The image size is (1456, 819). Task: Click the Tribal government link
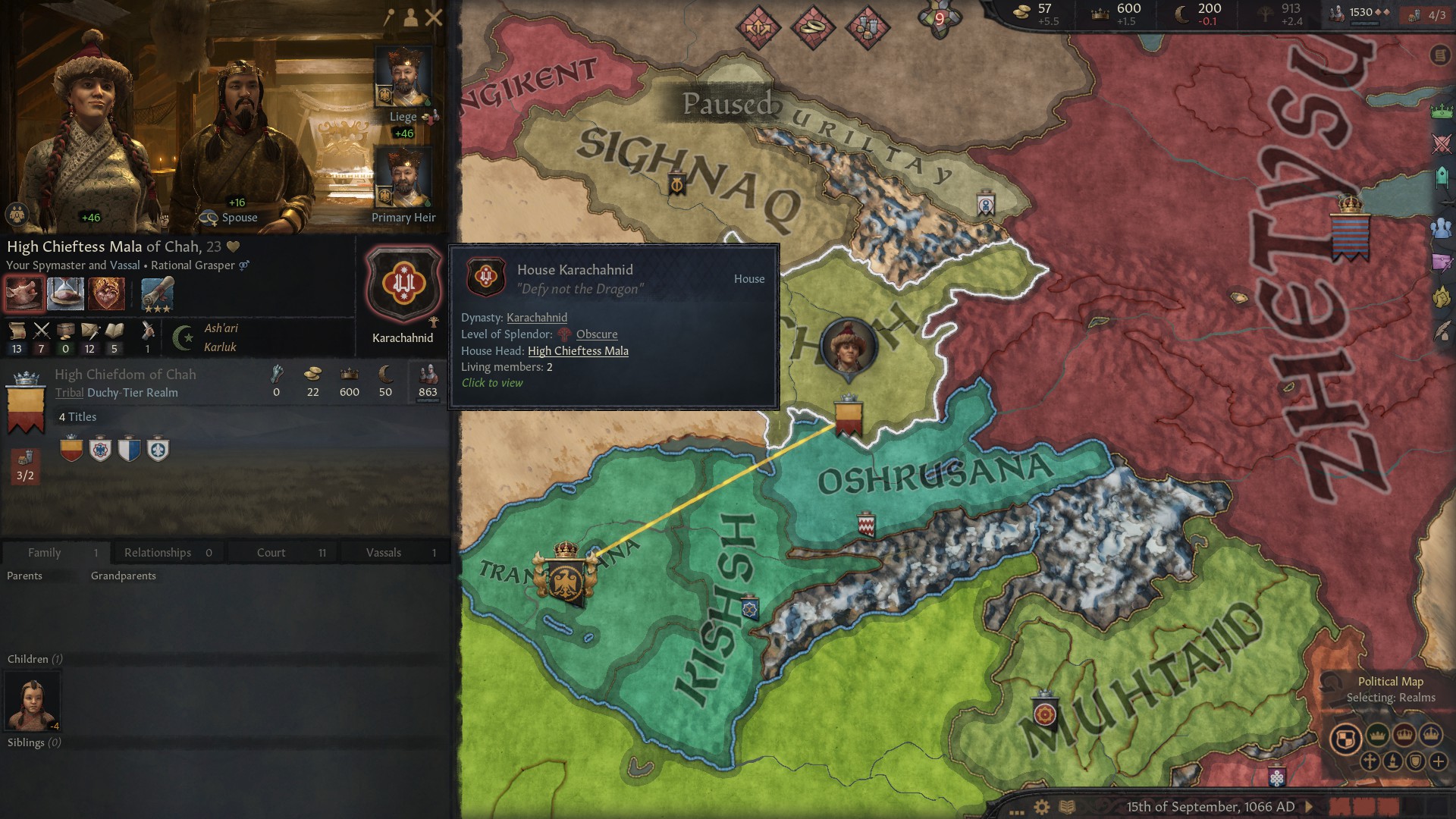(x=69, y=392)
